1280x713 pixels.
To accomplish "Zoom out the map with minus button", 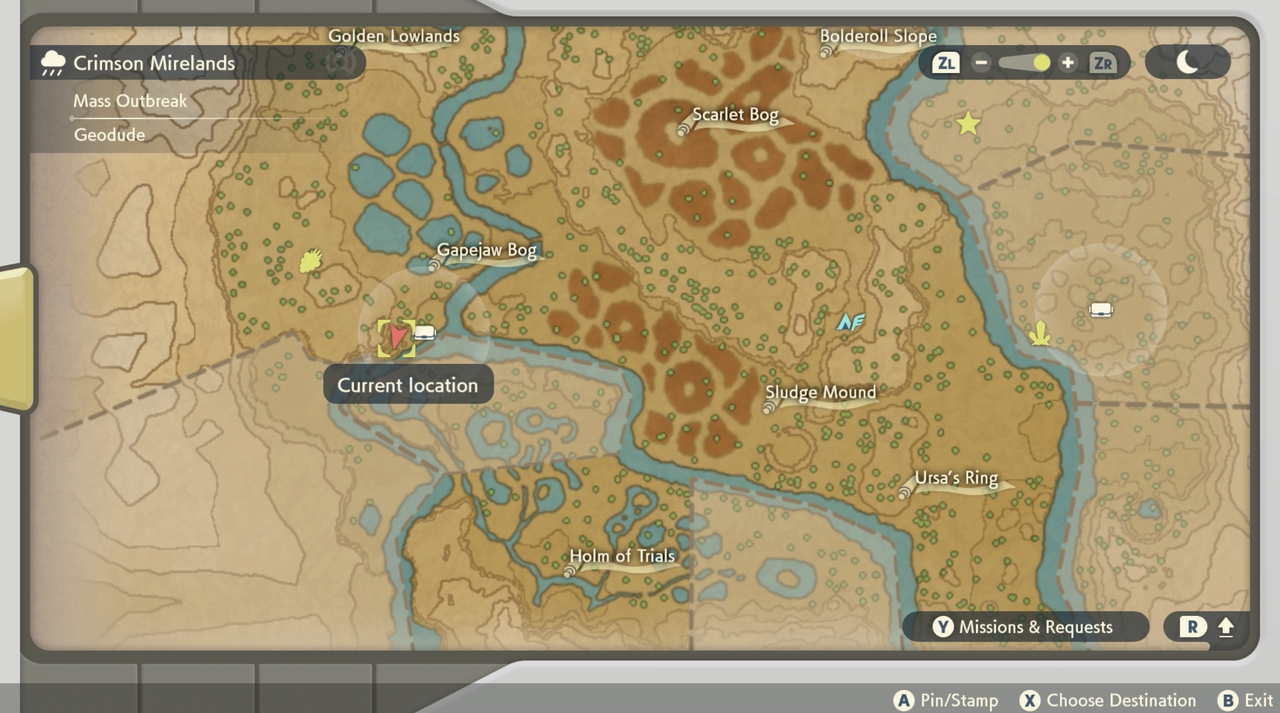I will [981, 63].
